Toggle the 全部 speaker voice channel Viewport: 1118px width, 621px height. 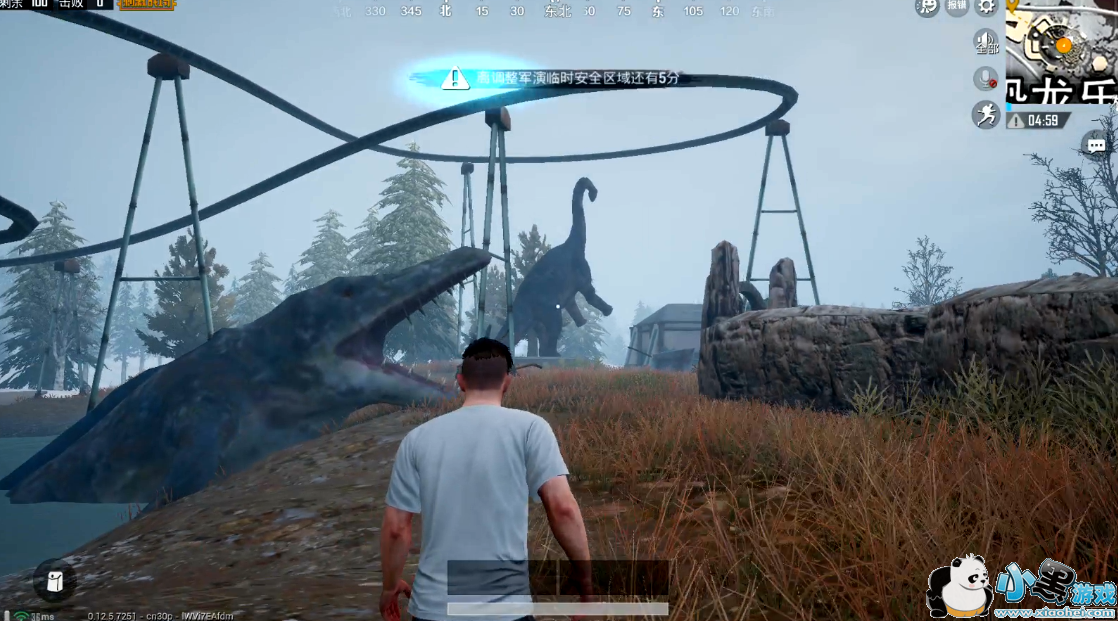987,42
